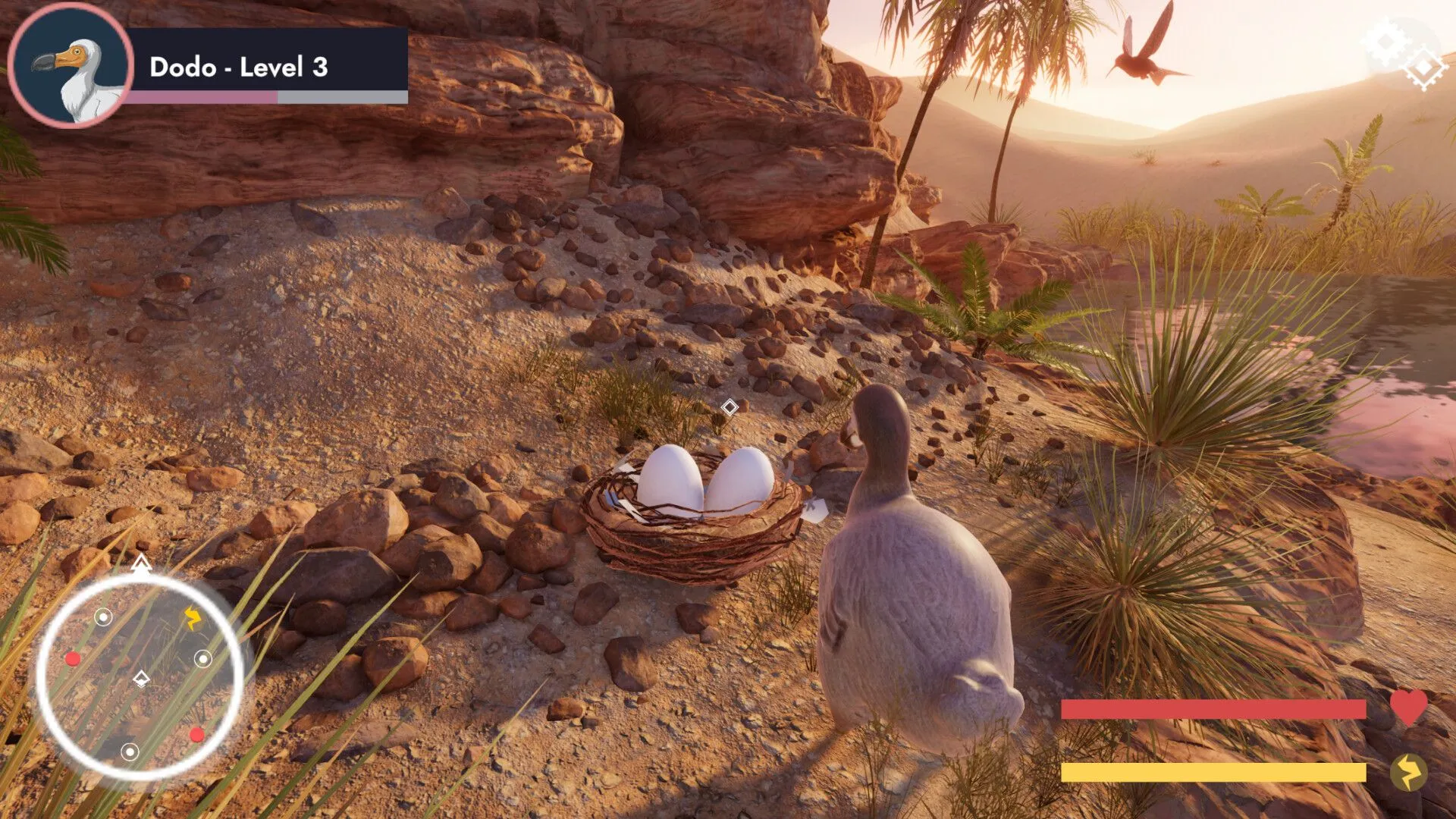Select the diamond objective marker above the nest
Viewport: 1456px width, 819px height.
coord(730,408)
